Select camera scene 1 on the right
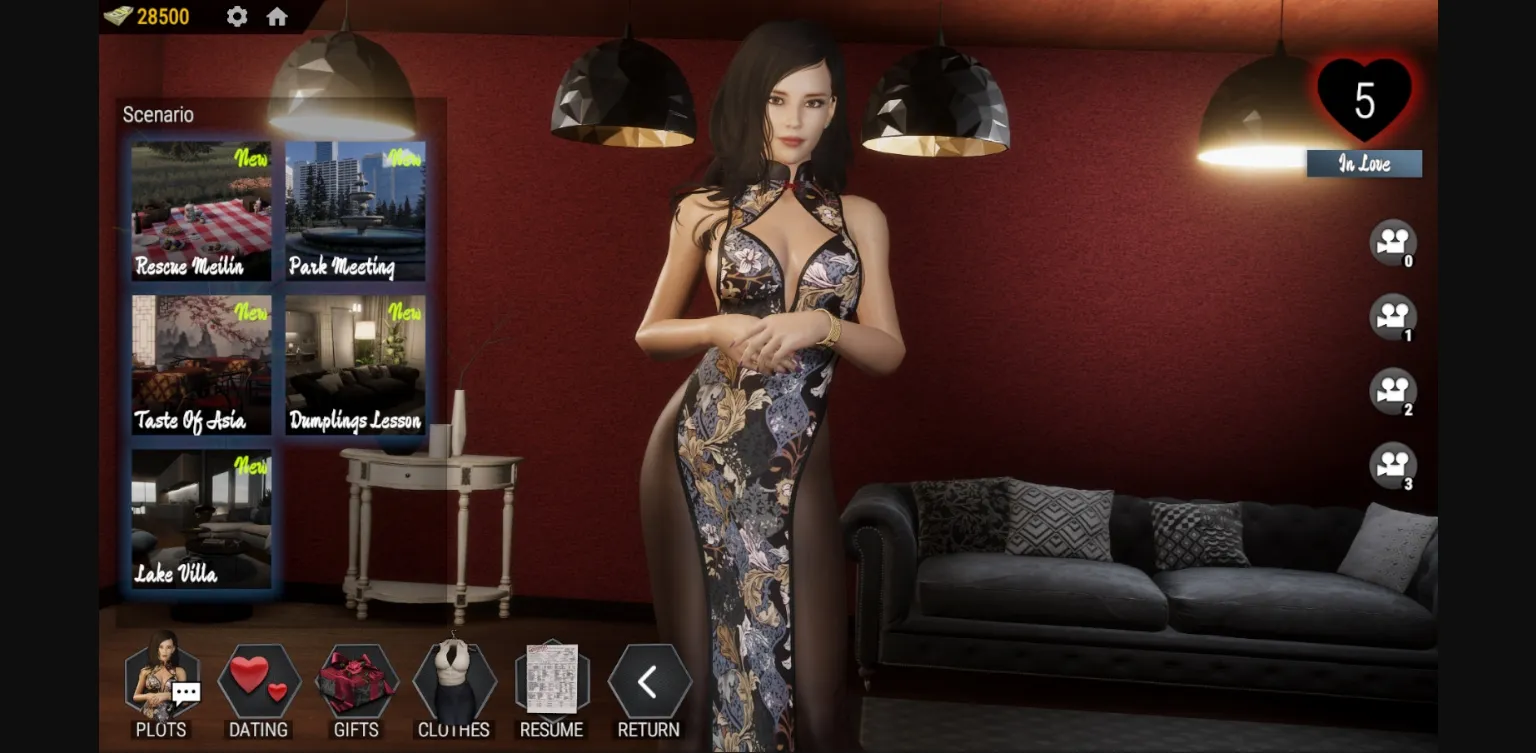Image resolution: width=1536 pixels, height=753 pixels. [x=1393, y=316]
